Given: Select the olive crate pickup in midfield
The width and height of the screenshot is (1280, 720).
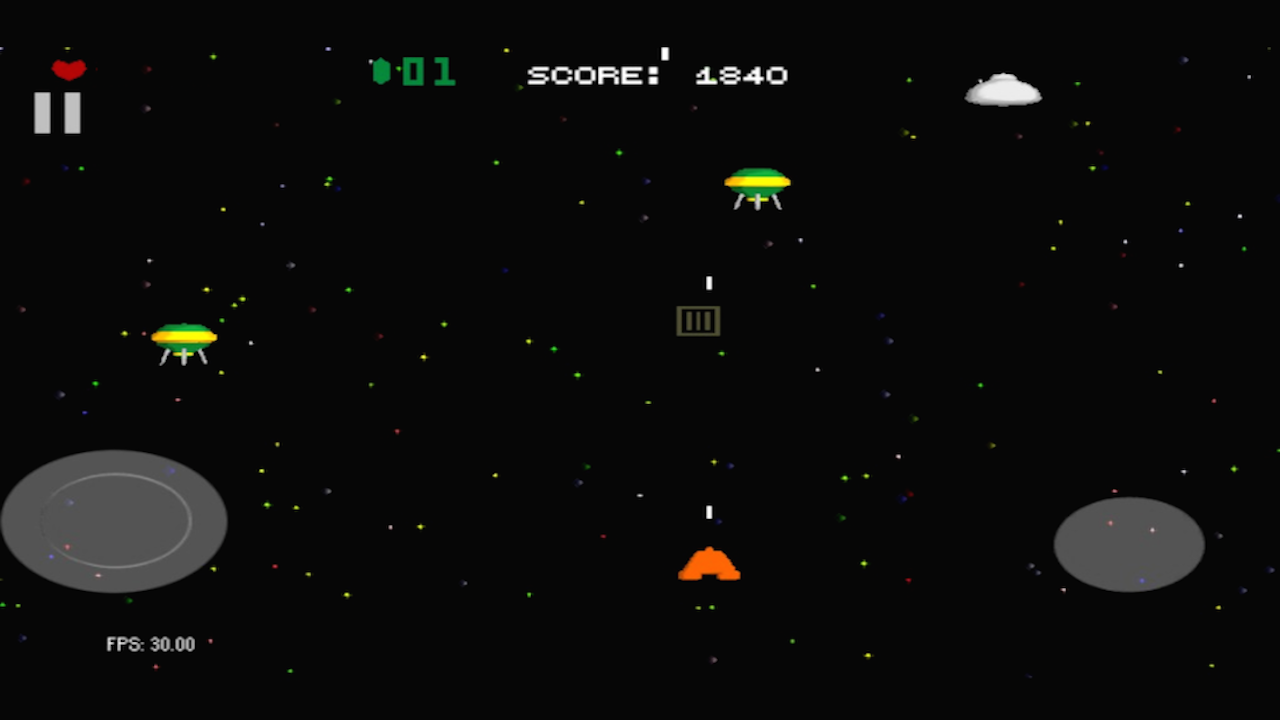Looking at the screenshot, I should tap(698, 320).
